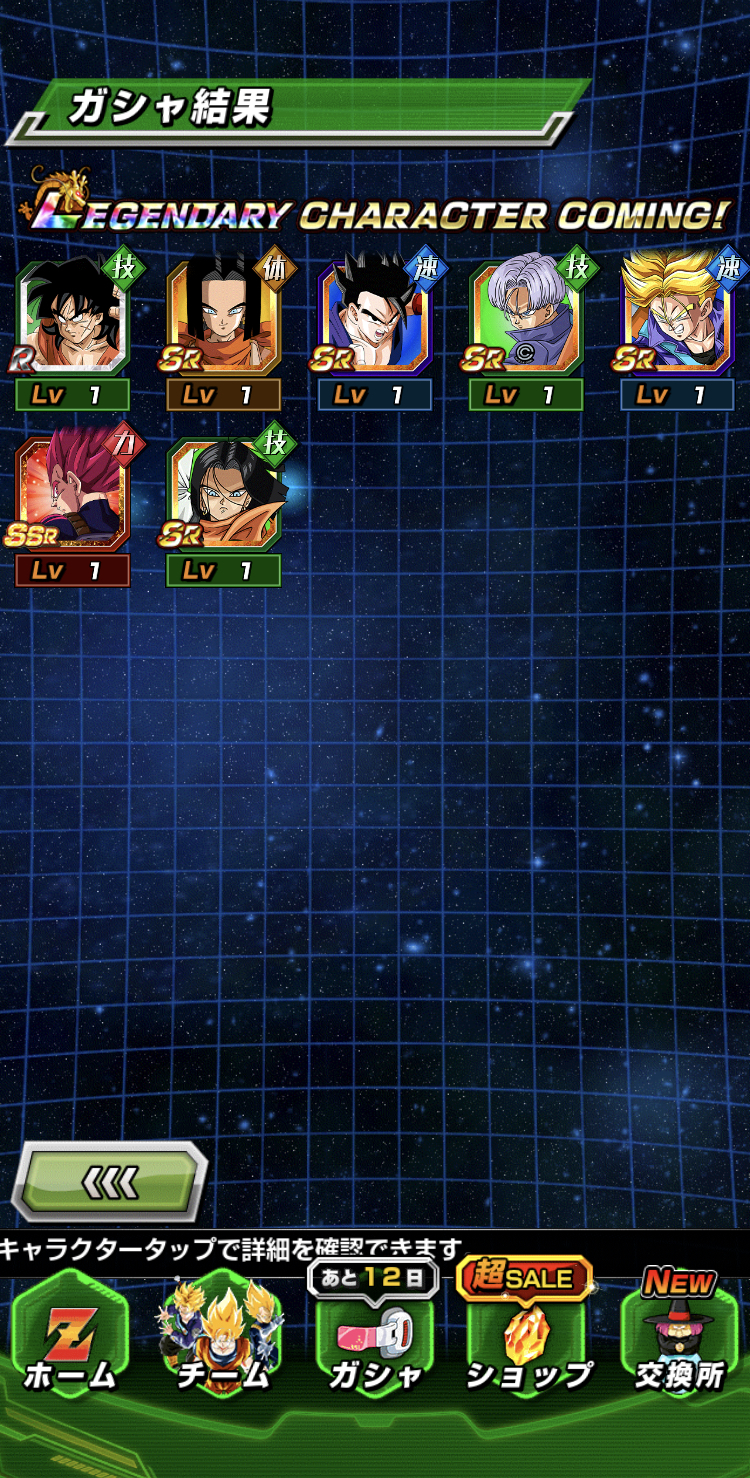Select the green-background Android 17 SR card

pos(223,494)
